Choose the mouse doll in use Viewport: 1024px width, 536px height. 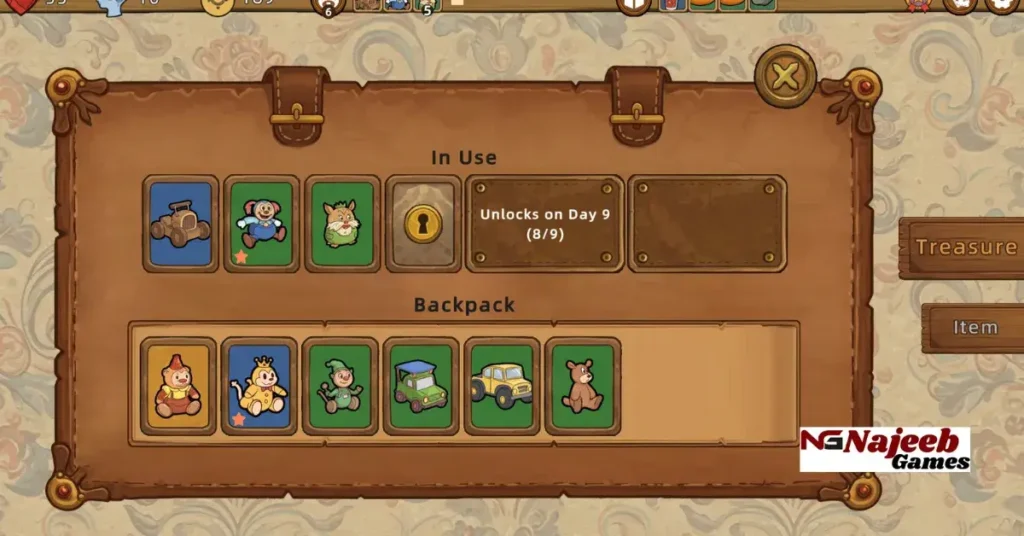tap(262, 223)
